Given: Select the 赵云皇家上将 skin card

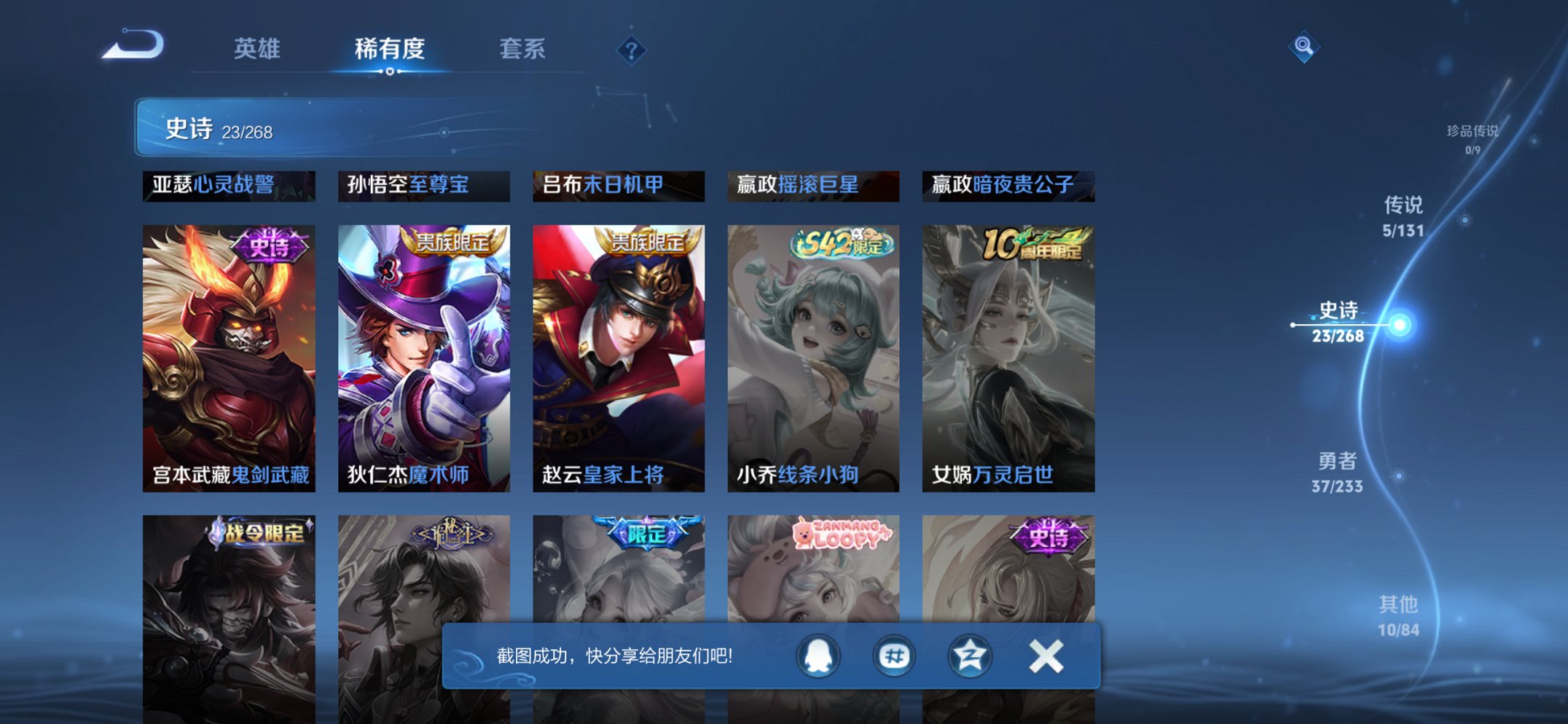Looking at the screenshot, I should point(618,350).
